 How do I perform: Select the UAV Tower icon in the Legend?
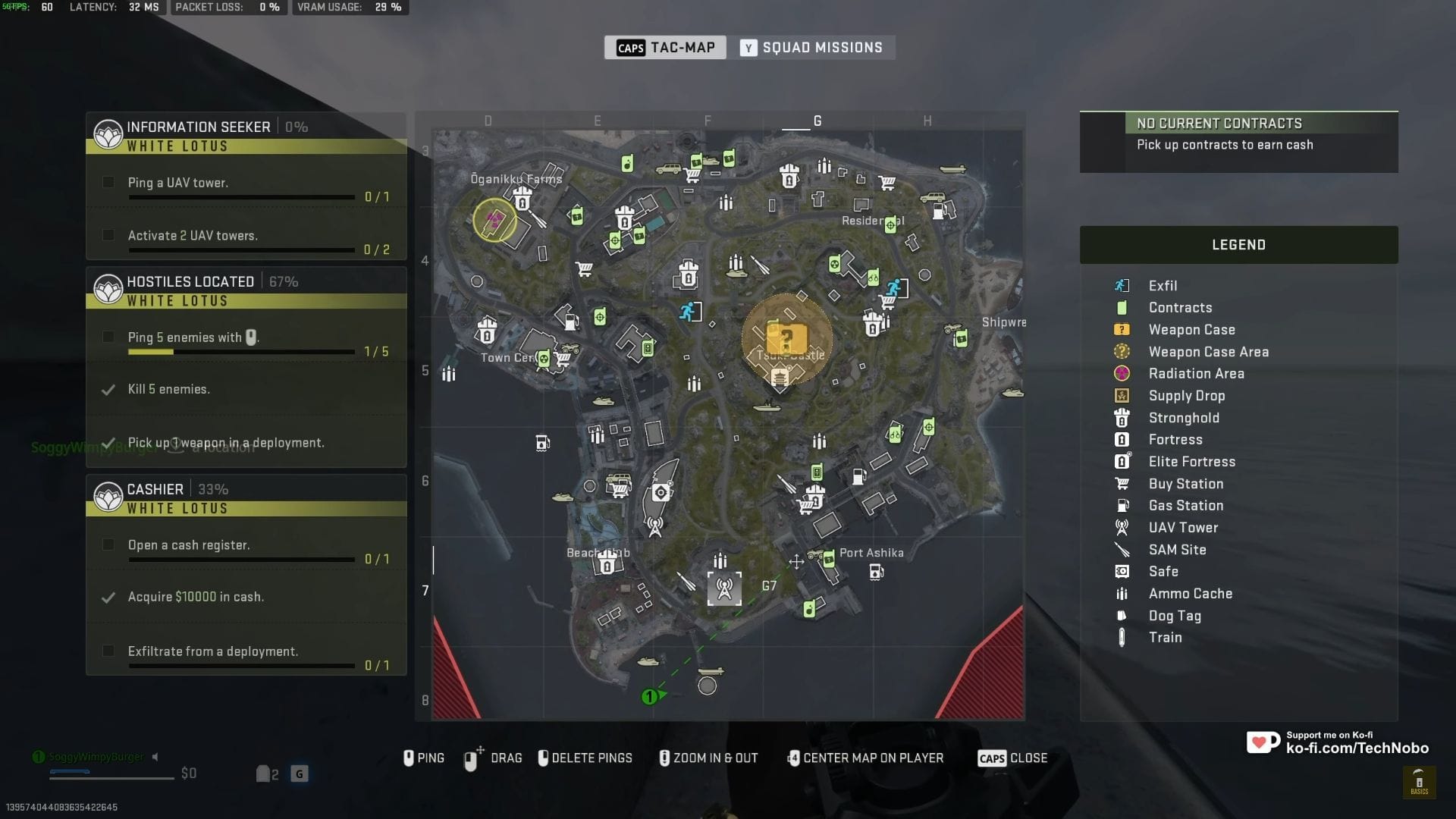tap(1123, 527)
